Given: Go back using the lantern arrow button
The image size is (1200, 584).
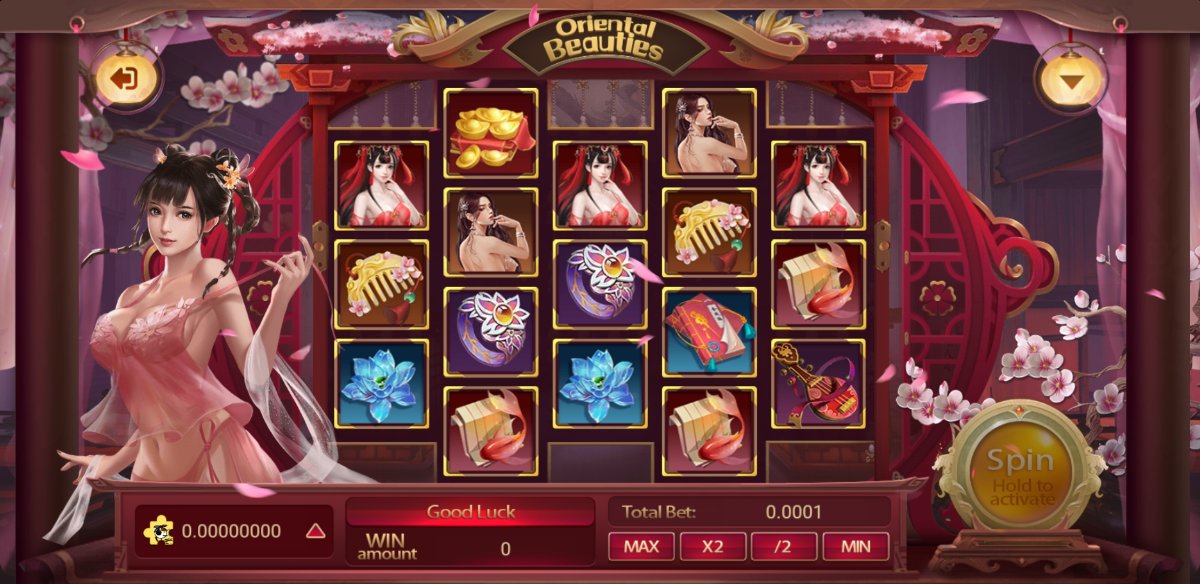Looking at the screenshot, I should (126, 79).
